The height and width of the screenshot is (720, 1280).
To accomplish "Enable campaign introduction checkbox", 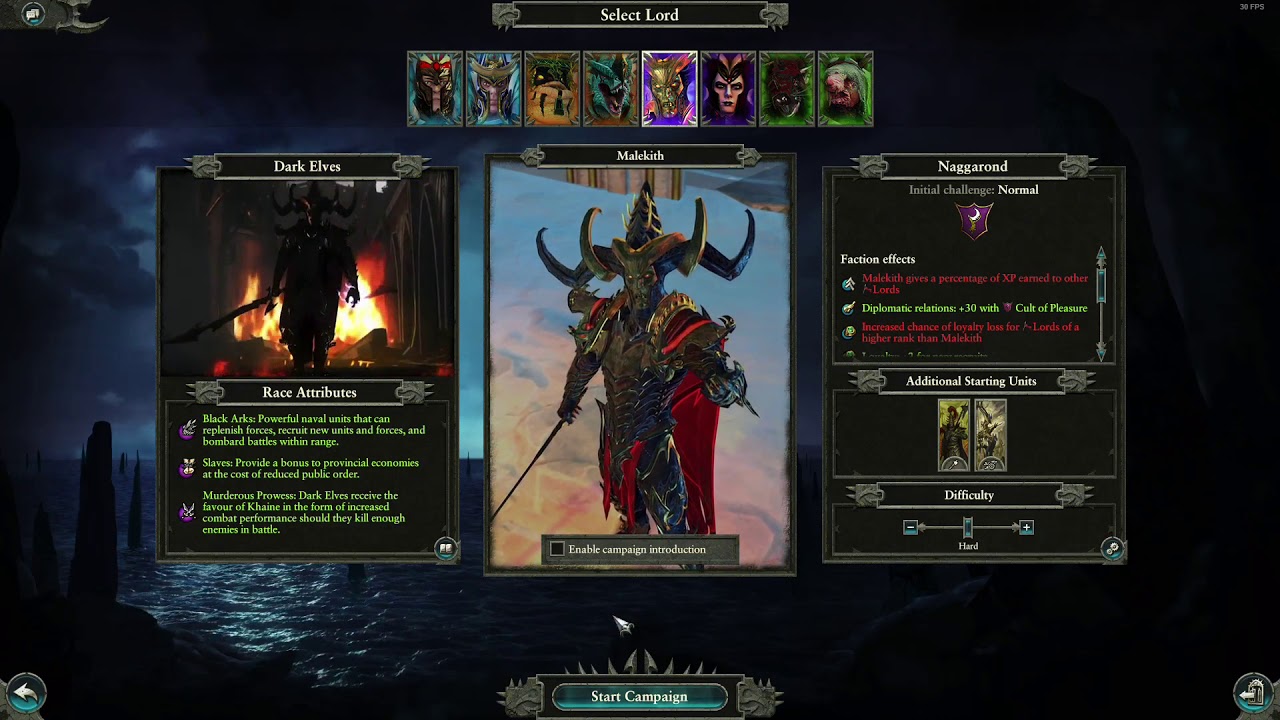I will 557,549.
